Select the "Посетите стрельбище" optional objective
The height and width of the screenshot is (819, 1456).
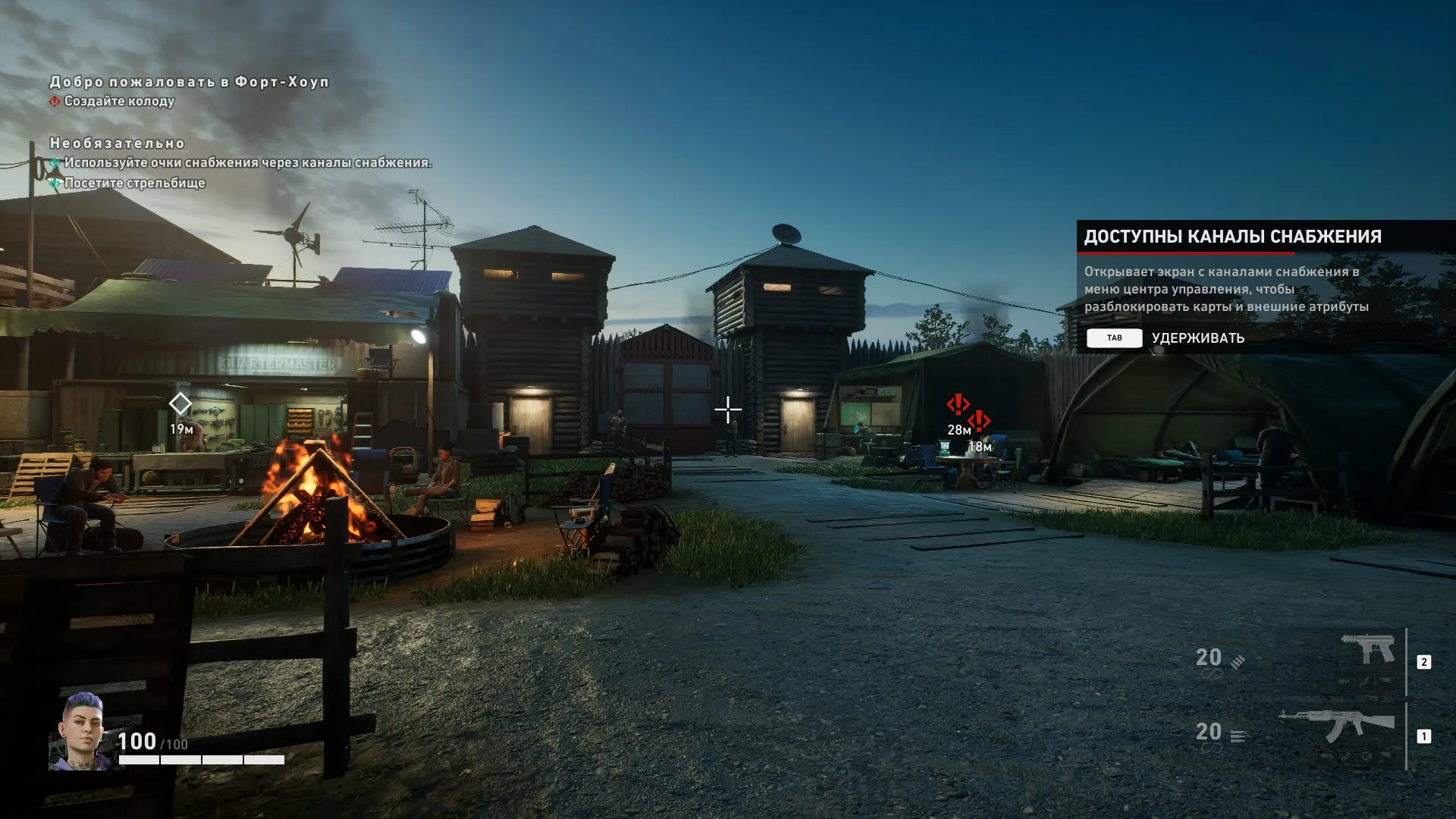click(134, 183)
